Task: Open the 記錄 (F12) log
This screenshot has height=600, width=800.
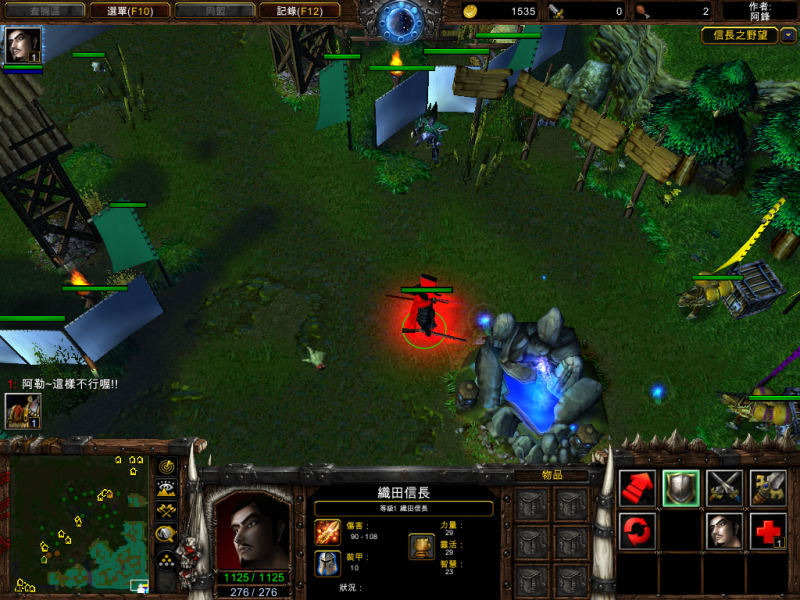Action: 299,11
